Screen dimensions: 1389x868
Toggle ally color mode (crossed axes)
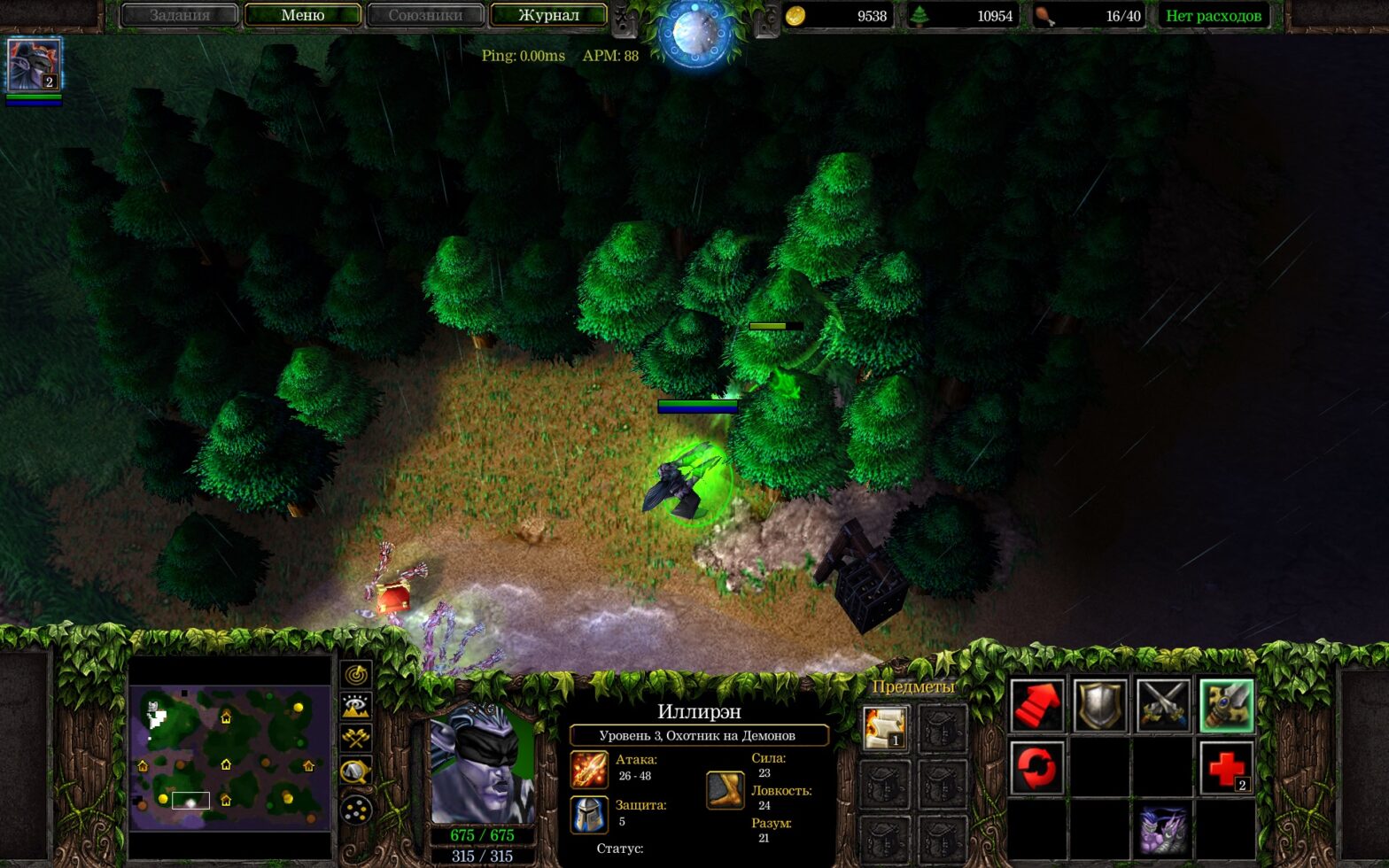[x=356, y=738]
